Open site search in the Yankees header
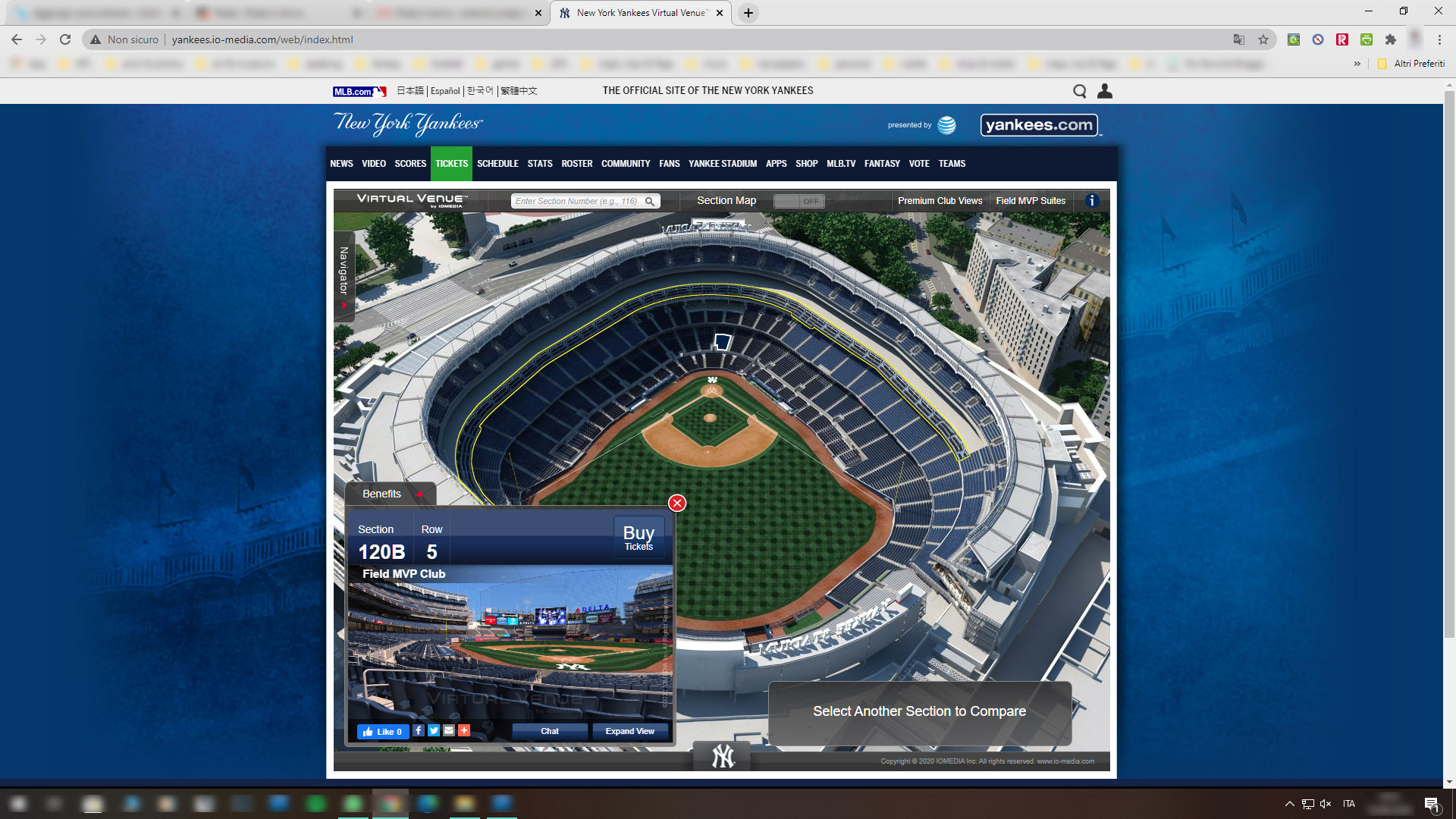Viewport: 1456px width, 819px height. click(1080, 91)
